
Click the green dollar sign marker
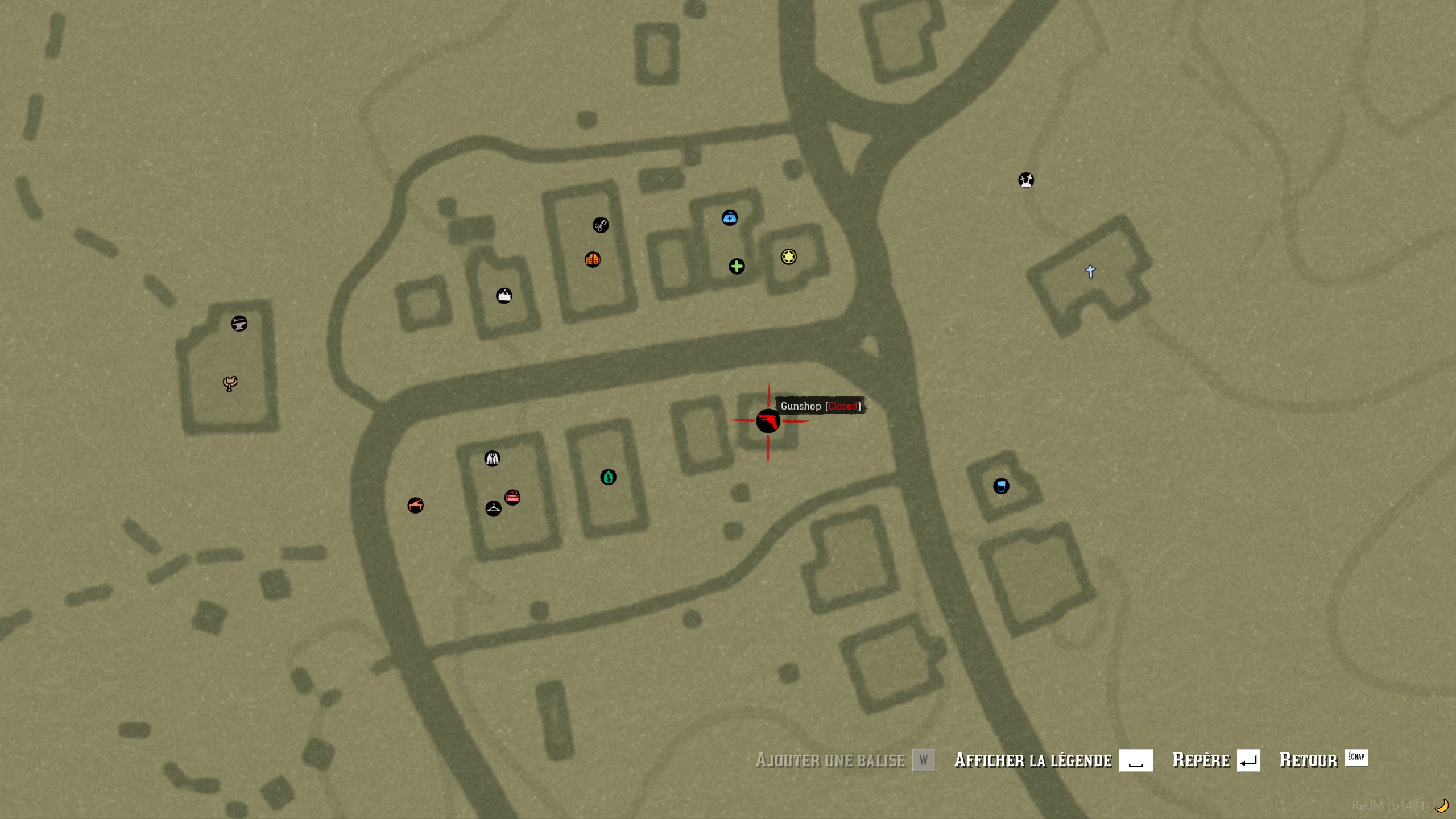coord(608,477)
